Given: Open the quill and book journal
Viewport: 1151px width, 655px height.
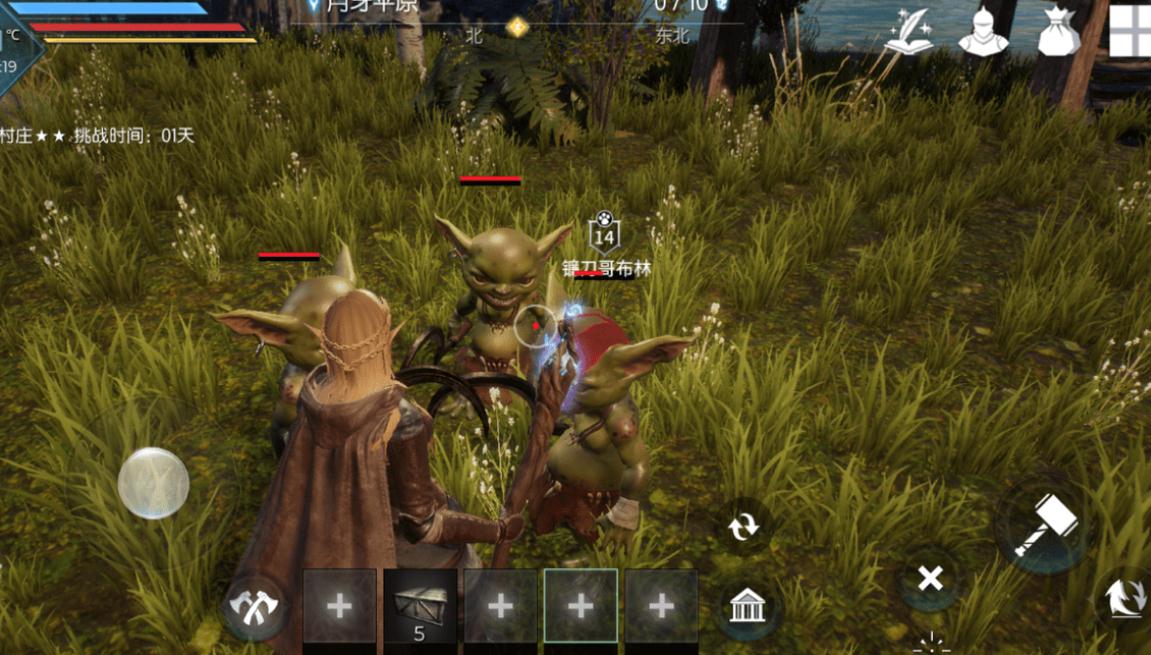Looking at the screenshot, I should coord(908,33).
